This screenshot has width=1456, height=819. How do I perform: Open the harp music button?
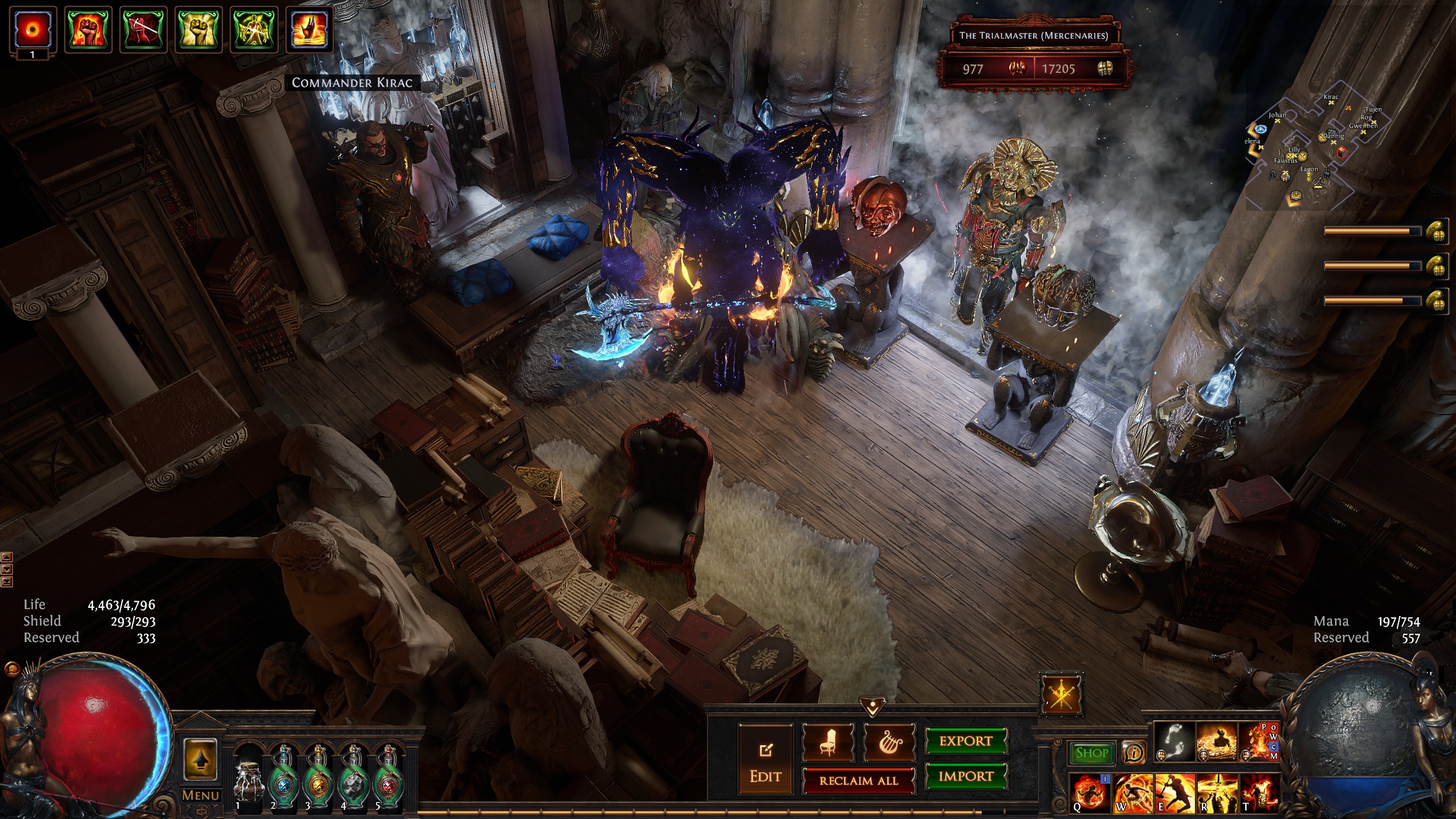[890, 743]
